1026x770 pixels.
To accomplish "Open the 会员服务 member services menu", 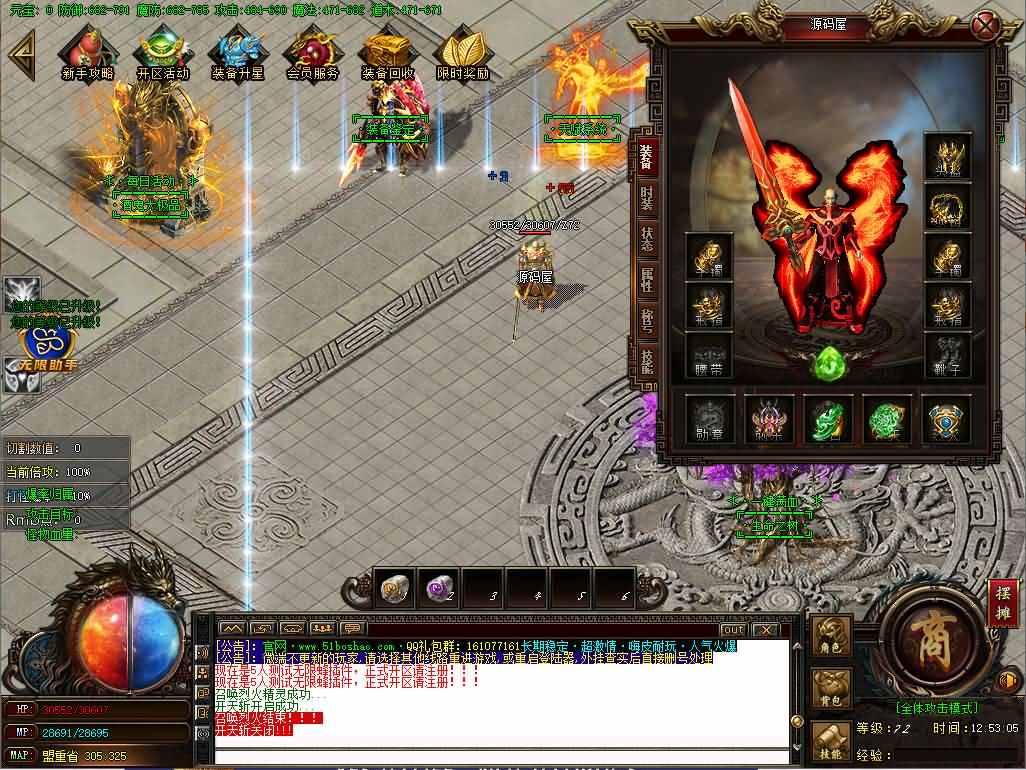I will pos(312,52).
